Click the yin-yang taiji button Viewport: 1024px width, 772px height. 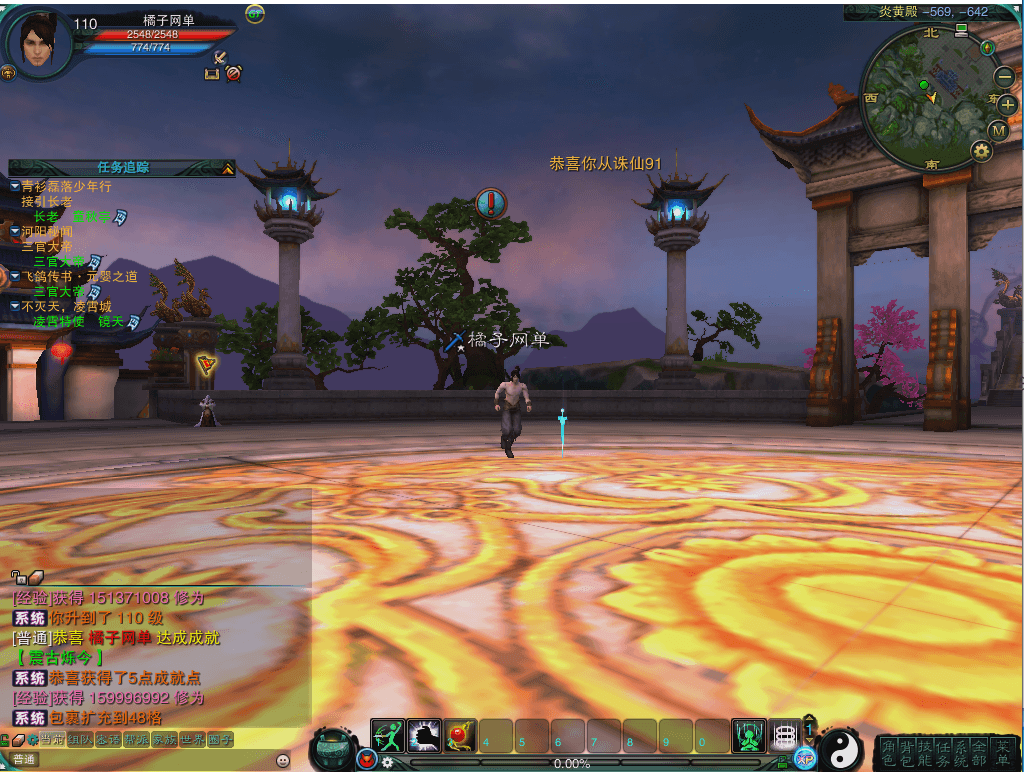click(840, 749)
